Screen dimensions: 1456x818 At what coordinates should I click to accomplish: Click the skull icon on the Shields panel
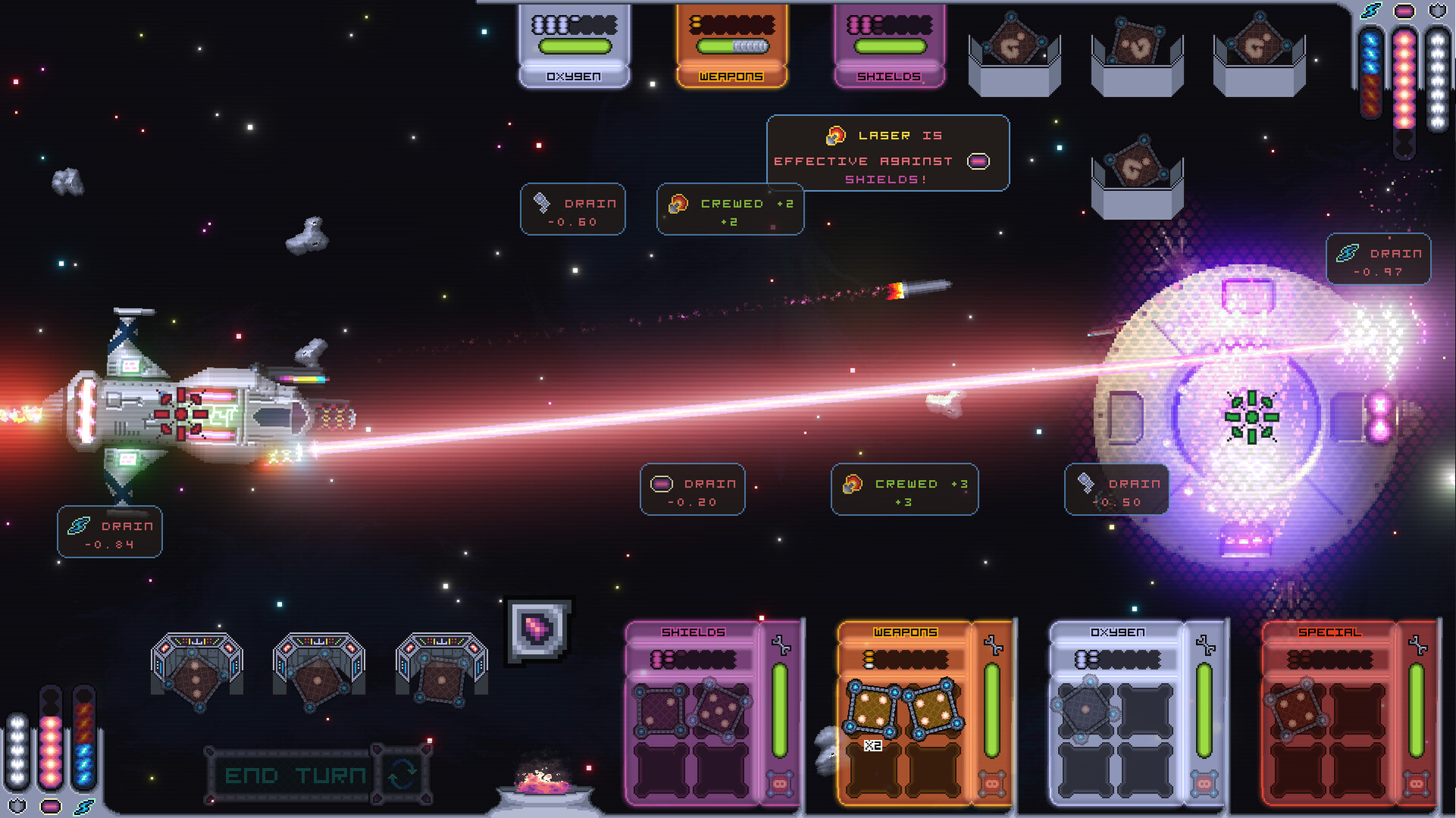click(780, 784)
